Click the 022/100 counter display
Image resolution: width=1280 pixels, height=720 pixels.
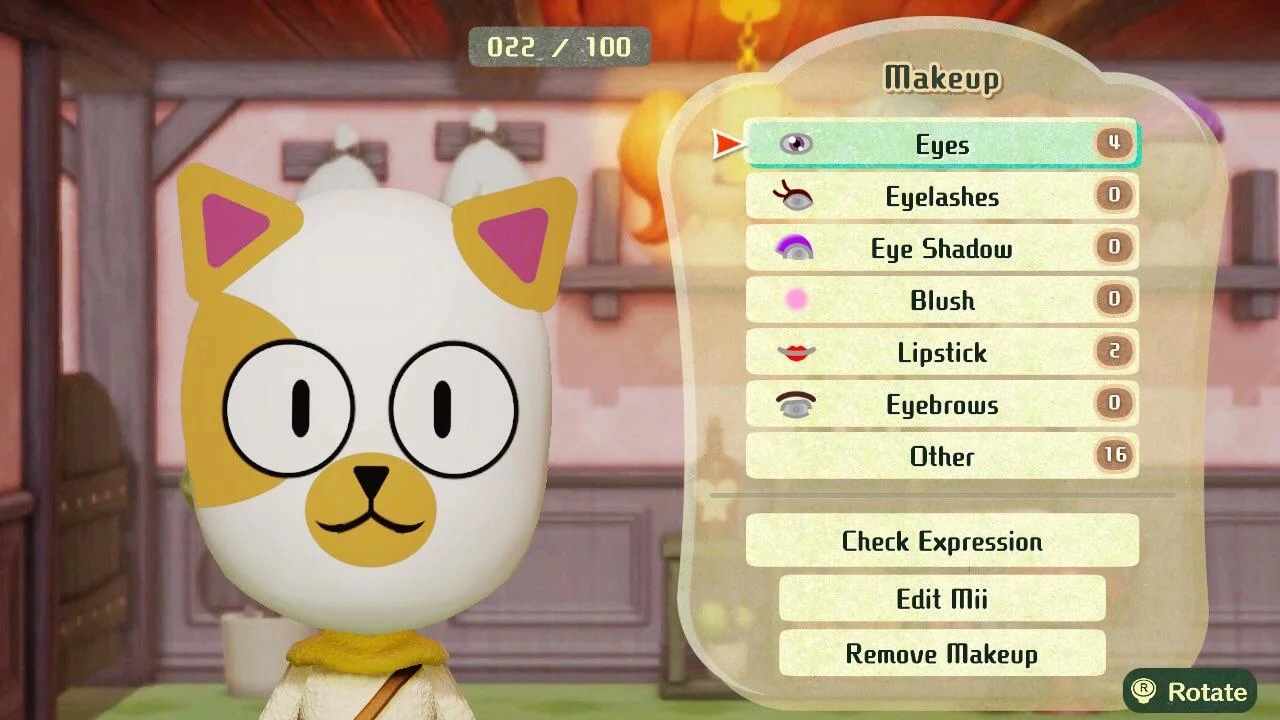click(560, 46)
